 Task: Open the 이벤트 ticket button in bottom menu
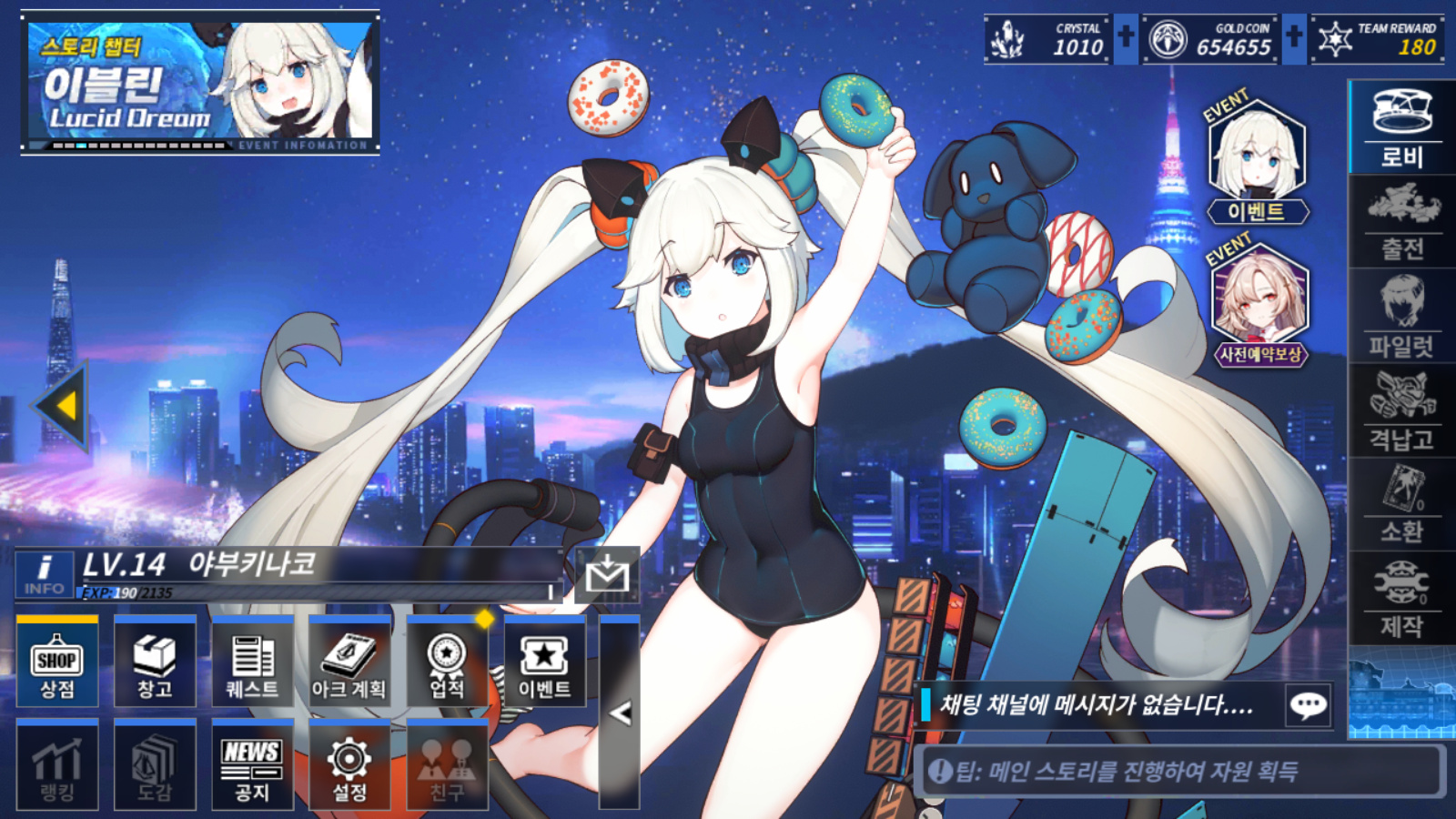(x=544, y=662)
